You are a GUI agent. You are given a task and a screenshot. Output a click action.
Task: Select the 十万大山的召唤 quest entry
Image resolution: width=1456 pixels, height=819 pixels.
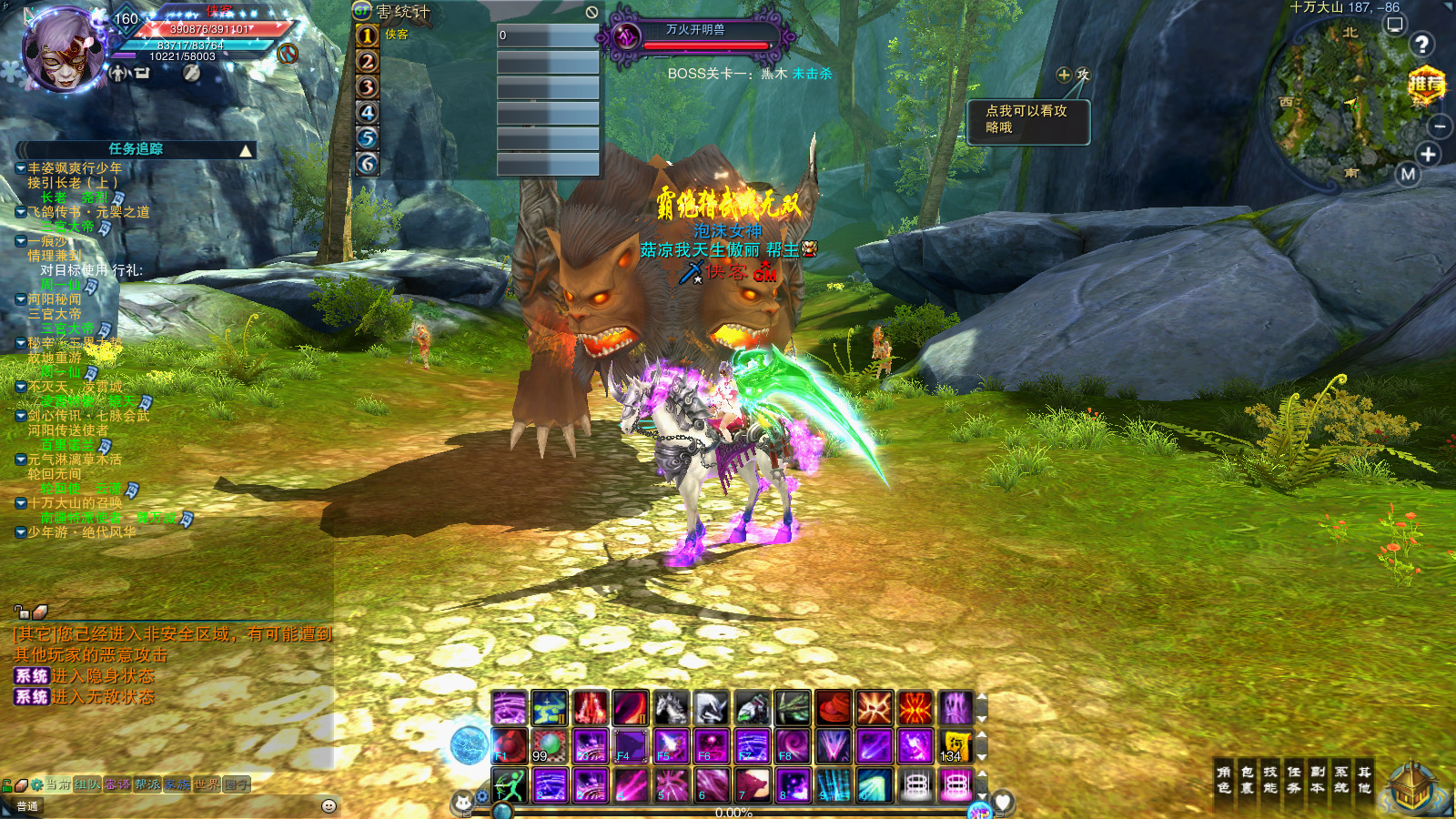tap(75, 503)
